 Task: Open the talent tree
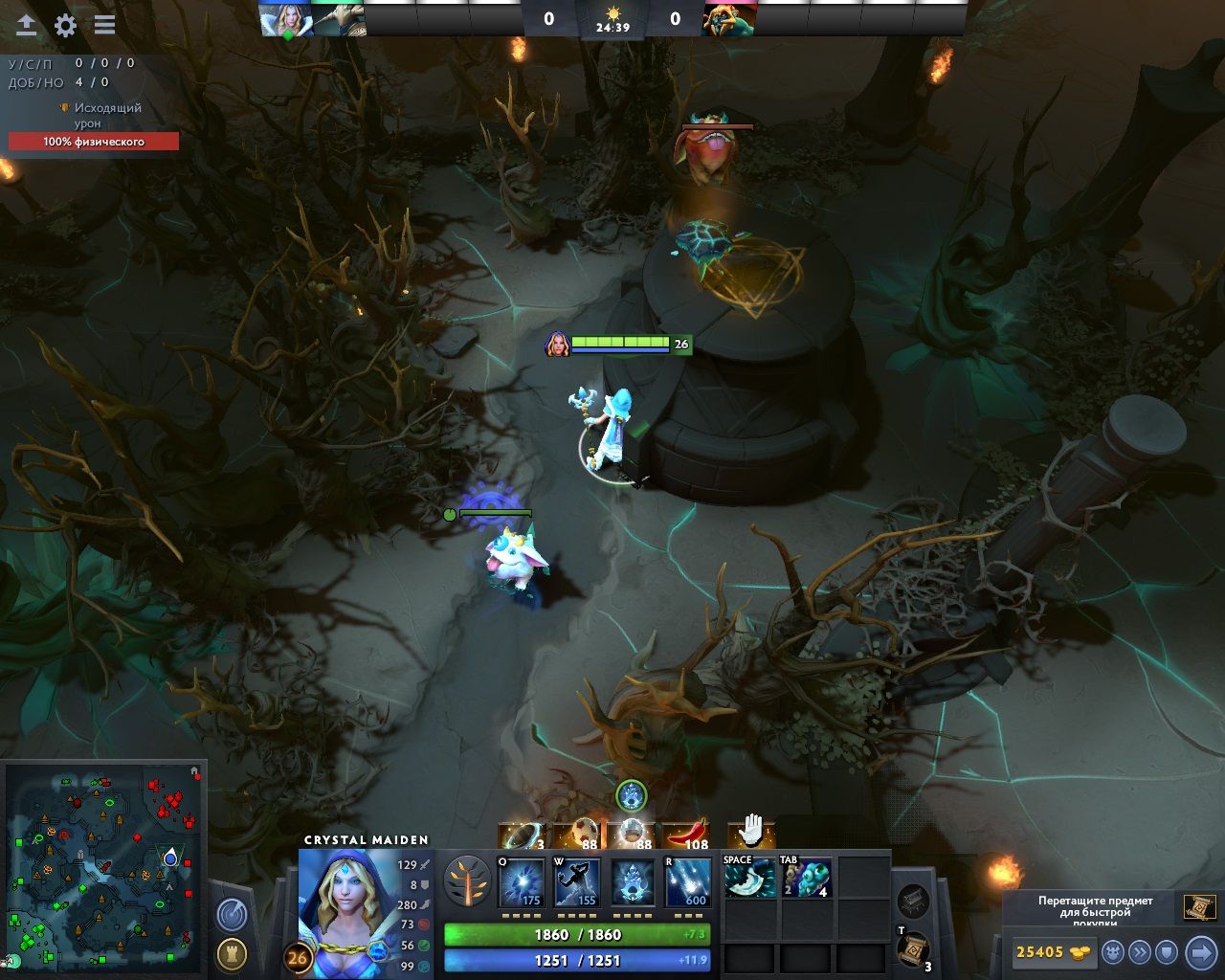coord(468,882)
